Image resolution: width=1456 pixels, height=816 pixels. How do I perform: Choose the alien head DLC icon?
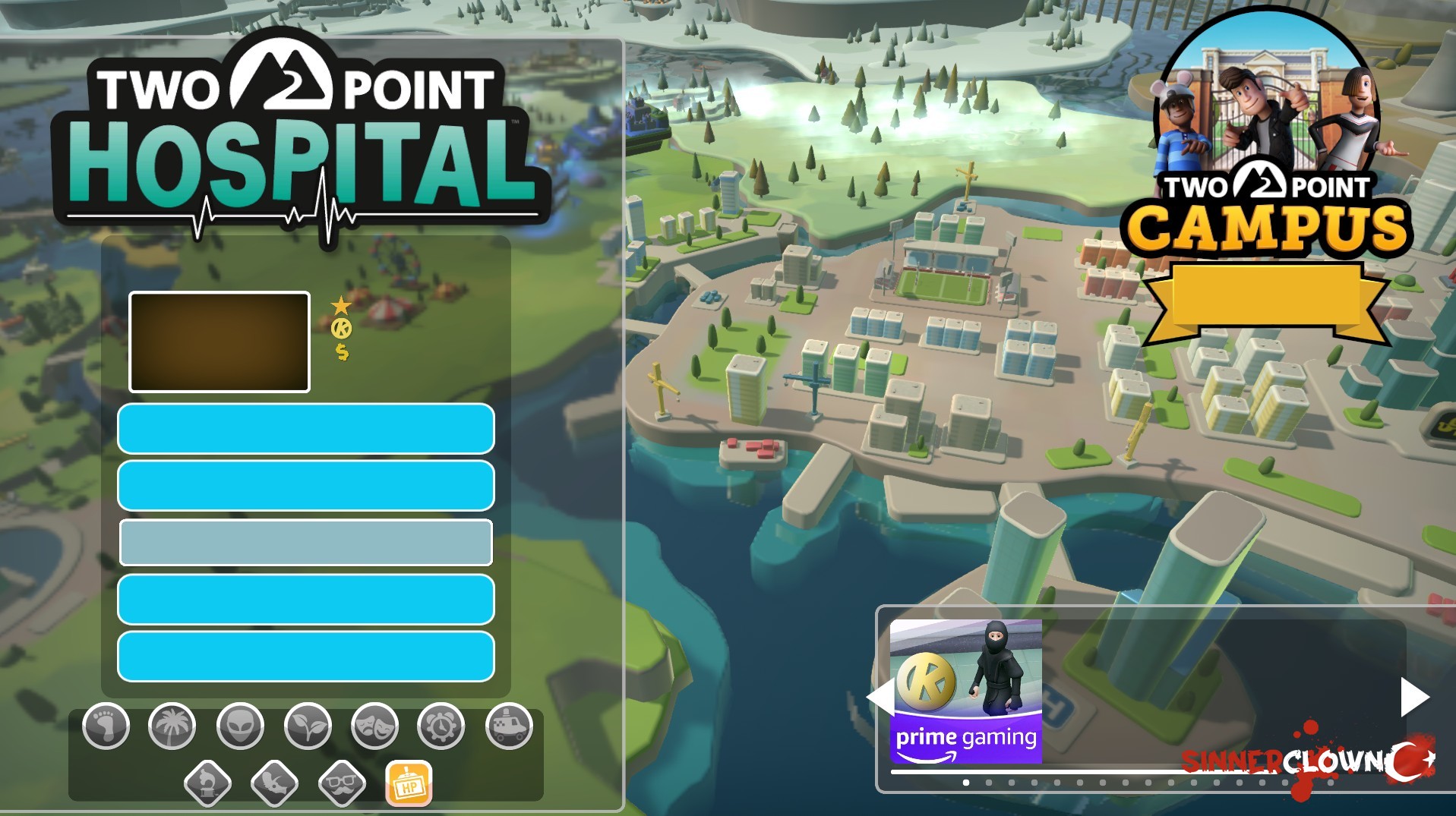tap(240, 726)
